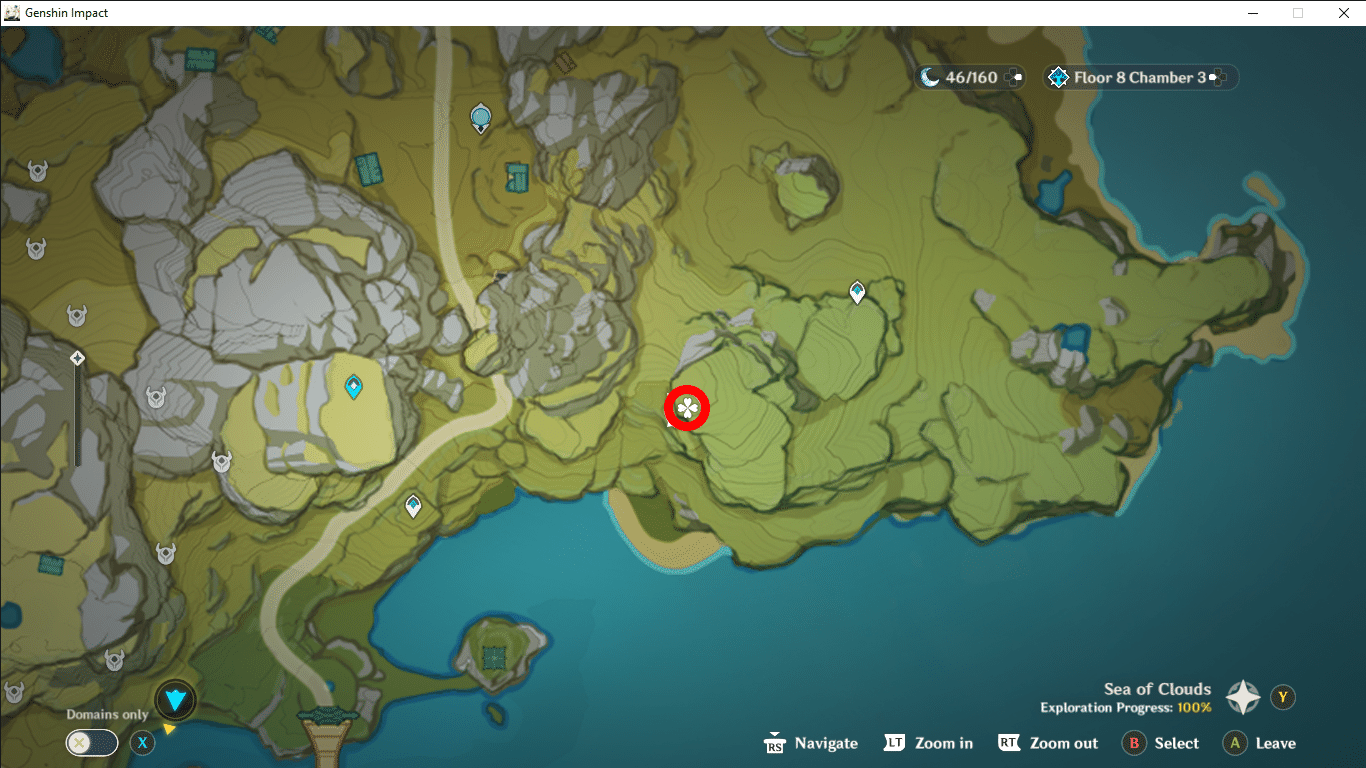Click the compass rose icon near Sea of Clouds
Viewport: 1366px width, 768px height.
coord(1243,698)
